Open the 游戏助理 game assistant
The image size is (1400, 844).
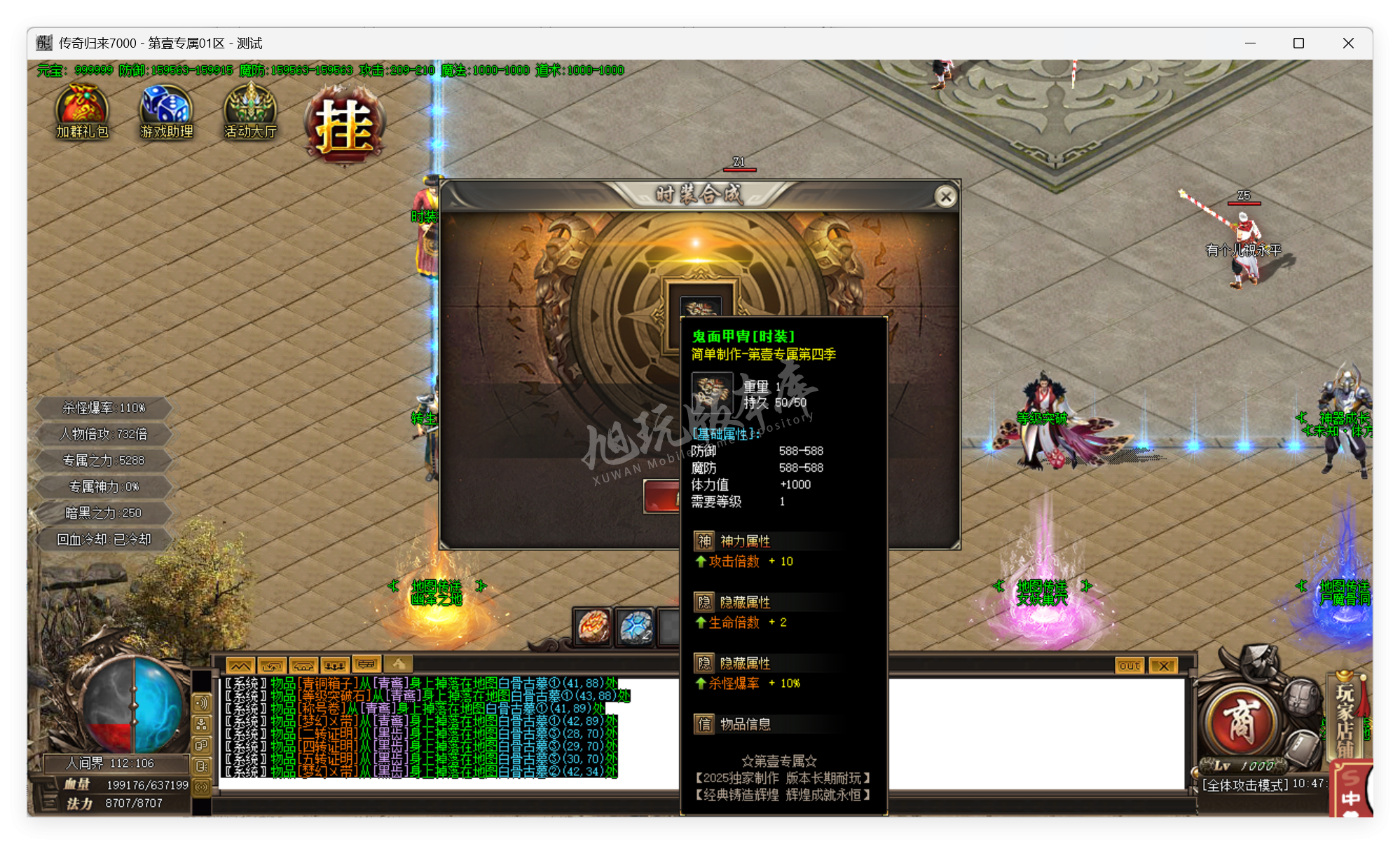pyautogui.click(x=165, y=112)
